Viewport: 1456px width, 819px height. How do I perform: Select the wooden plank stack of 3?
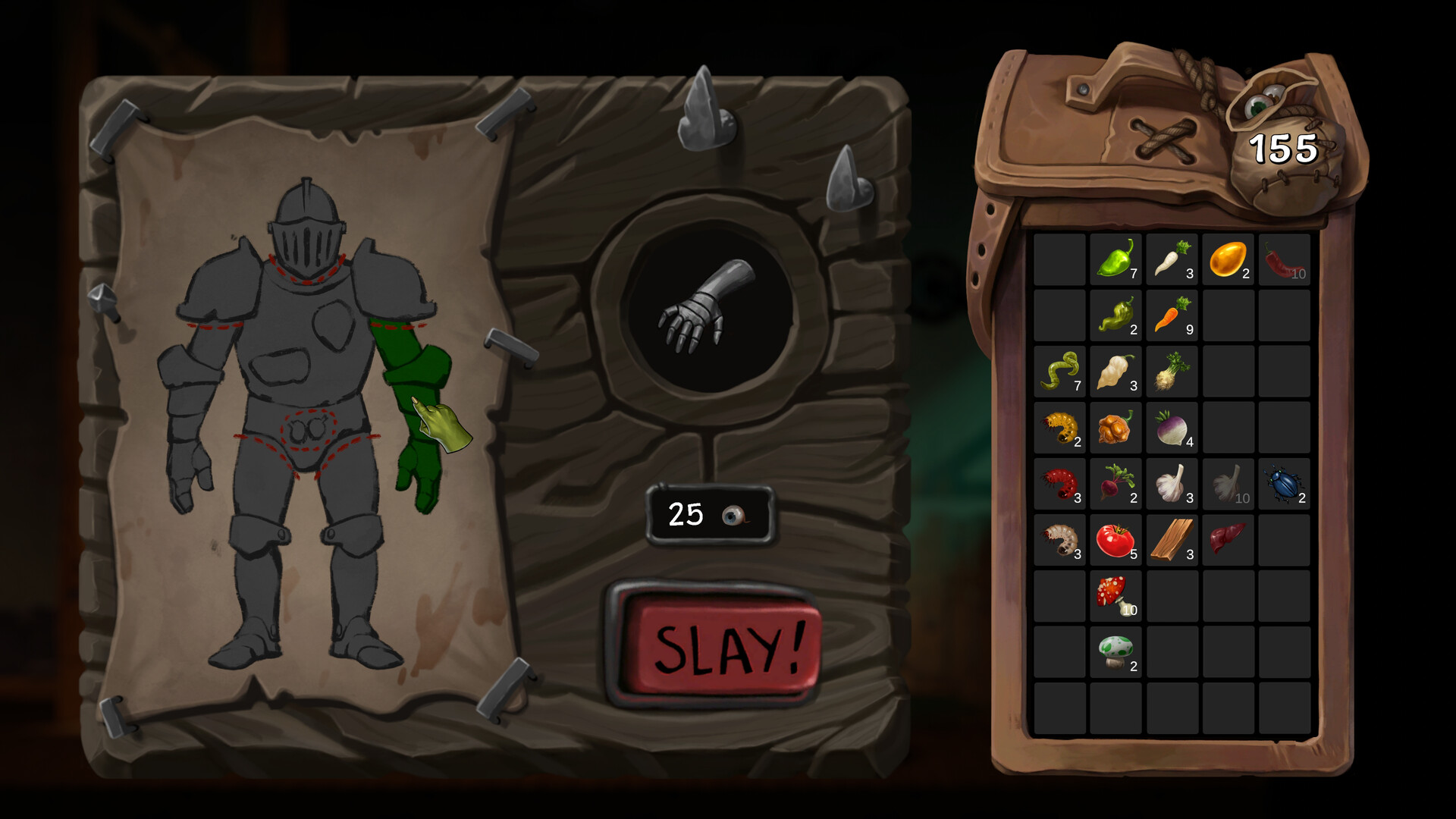click(x=1172, y=540)
